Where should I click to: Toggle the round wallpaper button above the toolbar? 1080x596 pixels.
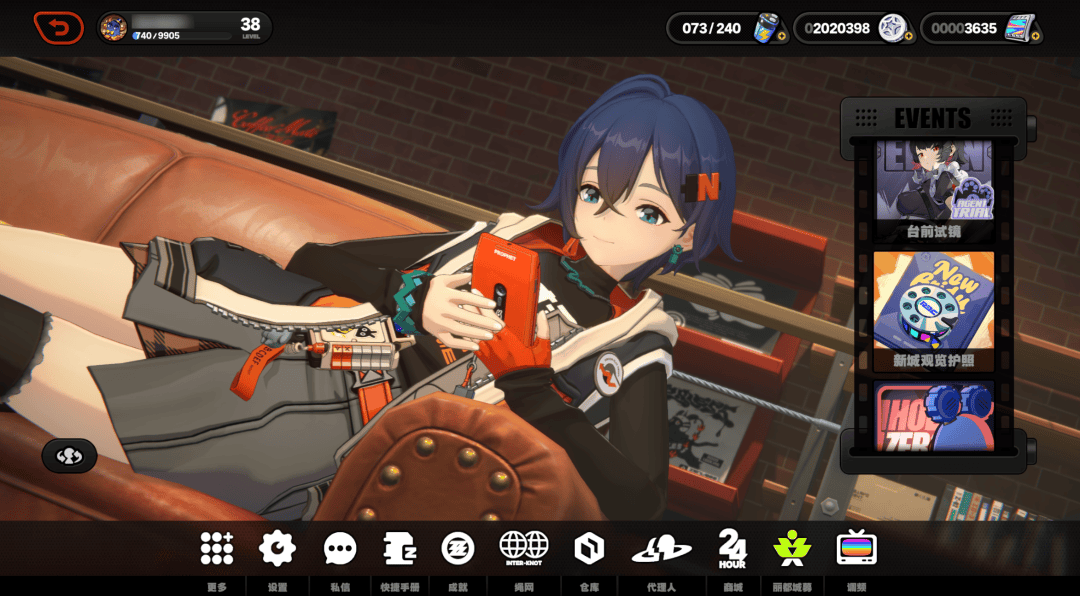[69, 456]
